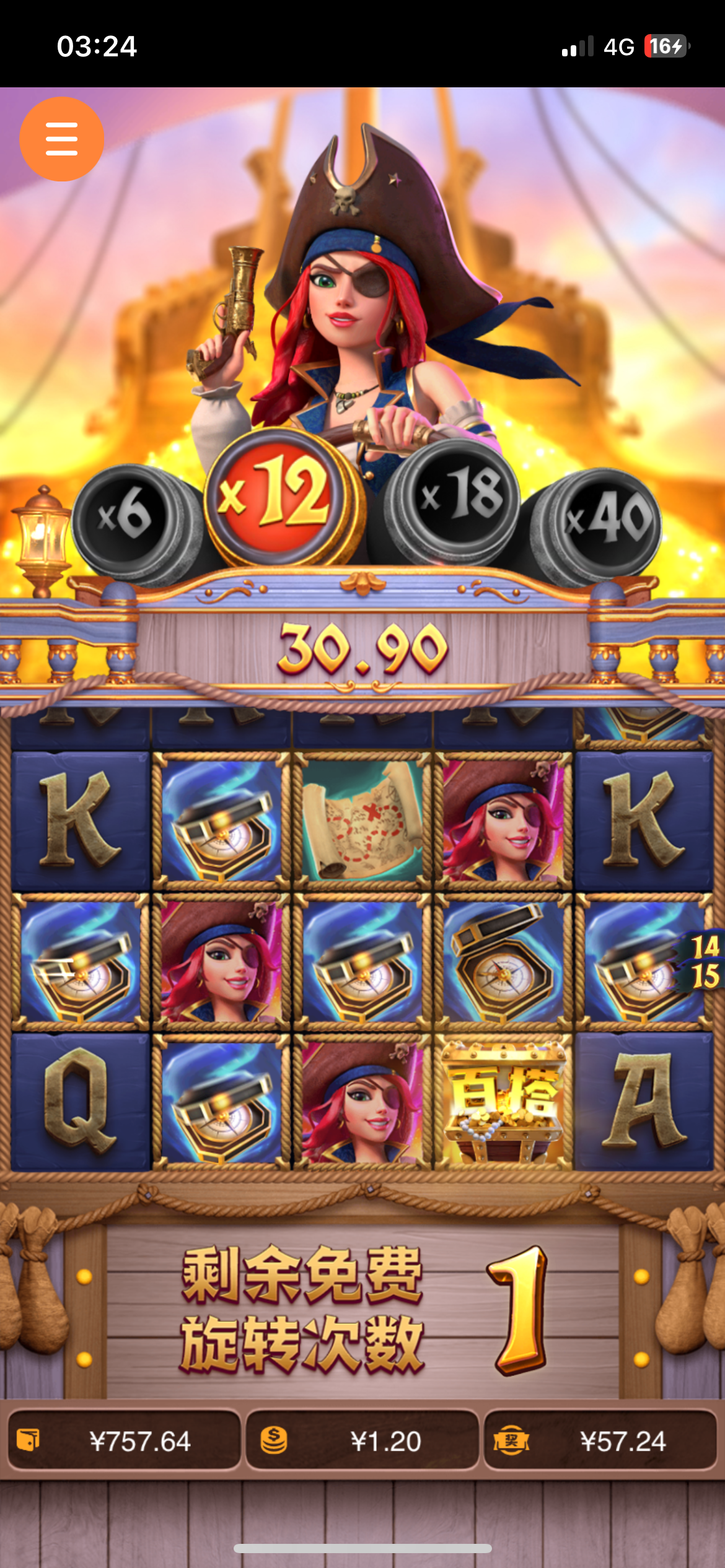Image resolution: width=725 pixels, height=1568 pixels.
Task: Open the coin bet amount panel
Action: [x=362, y=1440]
